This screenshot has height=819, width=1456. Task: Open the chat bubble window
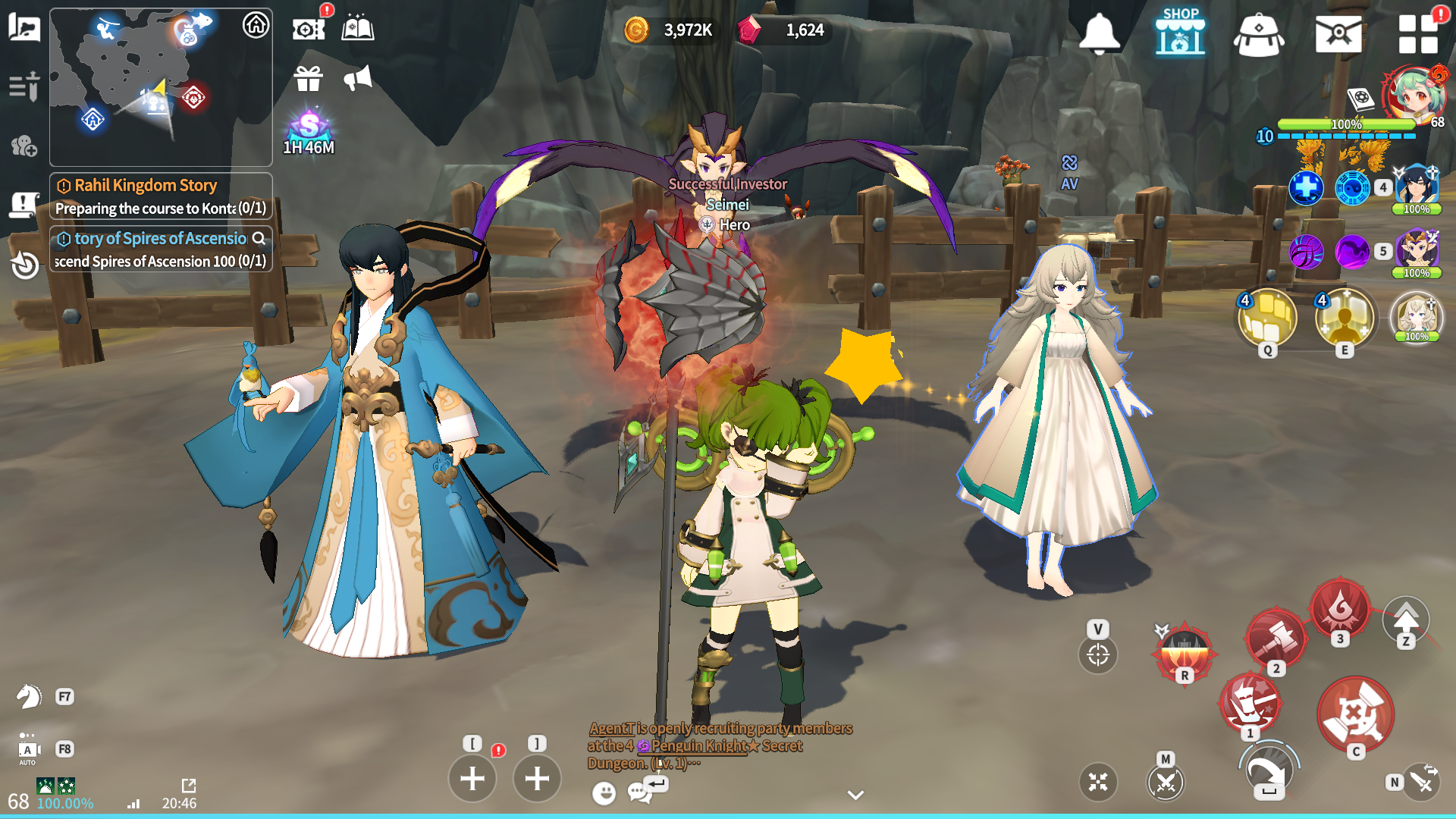pos(639,793)
